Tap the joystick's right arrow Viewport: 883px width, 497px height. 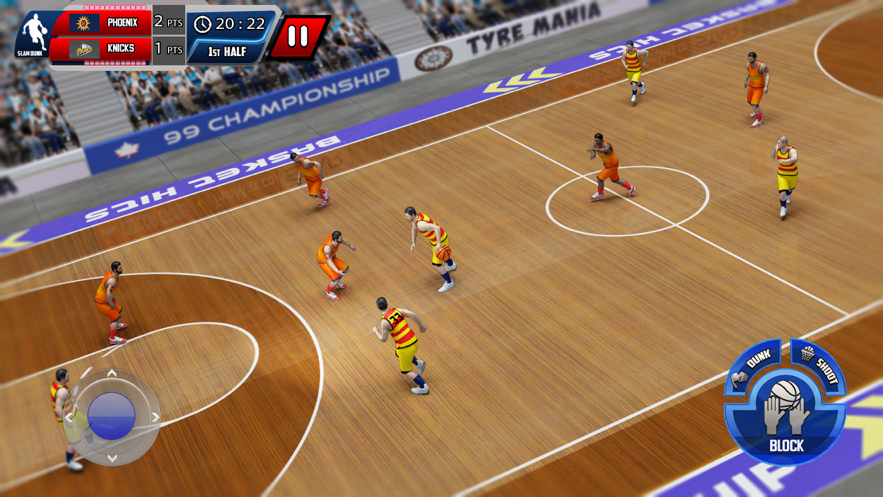click(x=154, y=417)
